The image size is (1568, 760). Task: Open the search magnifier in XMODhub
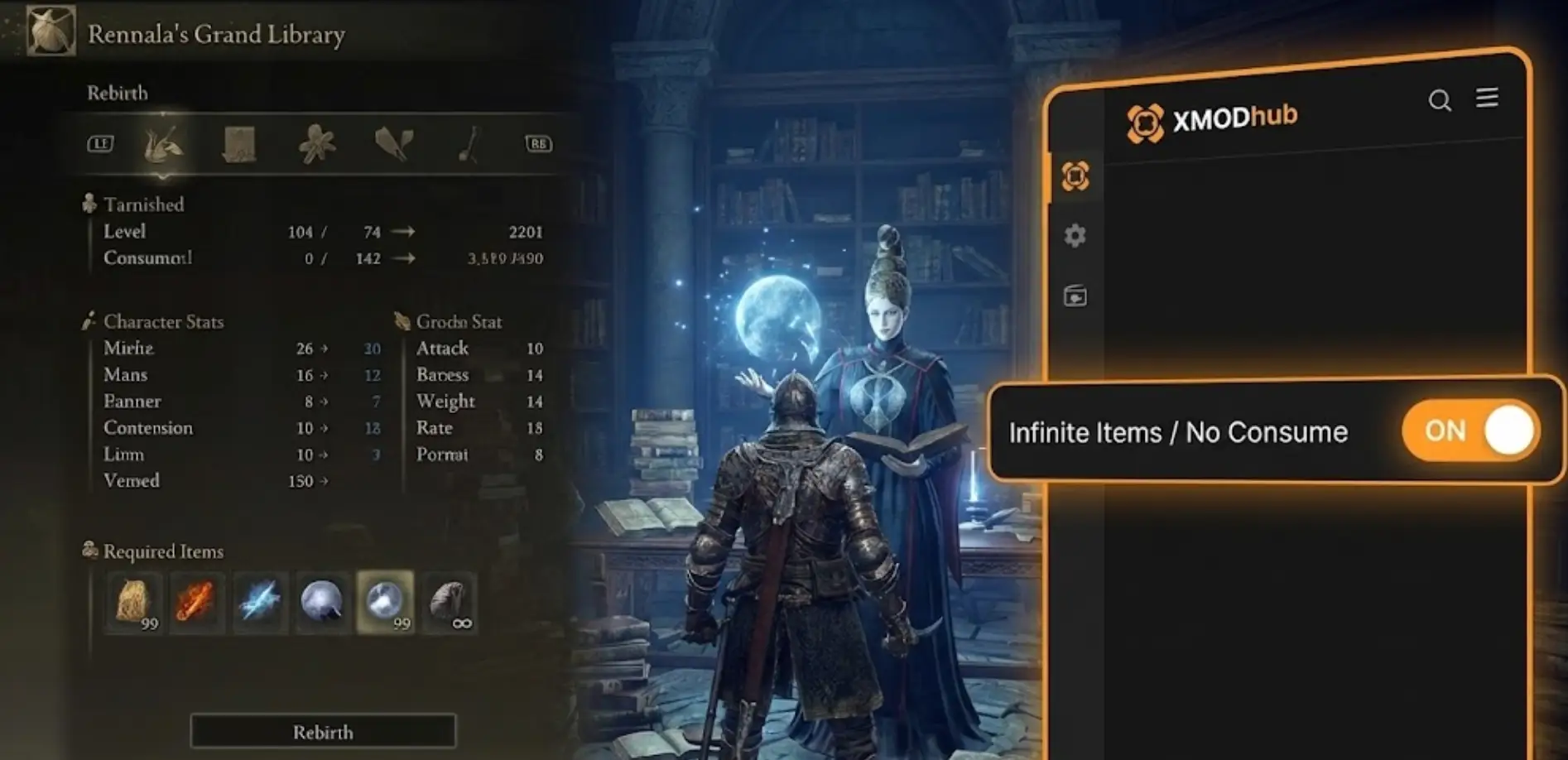click(1441, 99)
